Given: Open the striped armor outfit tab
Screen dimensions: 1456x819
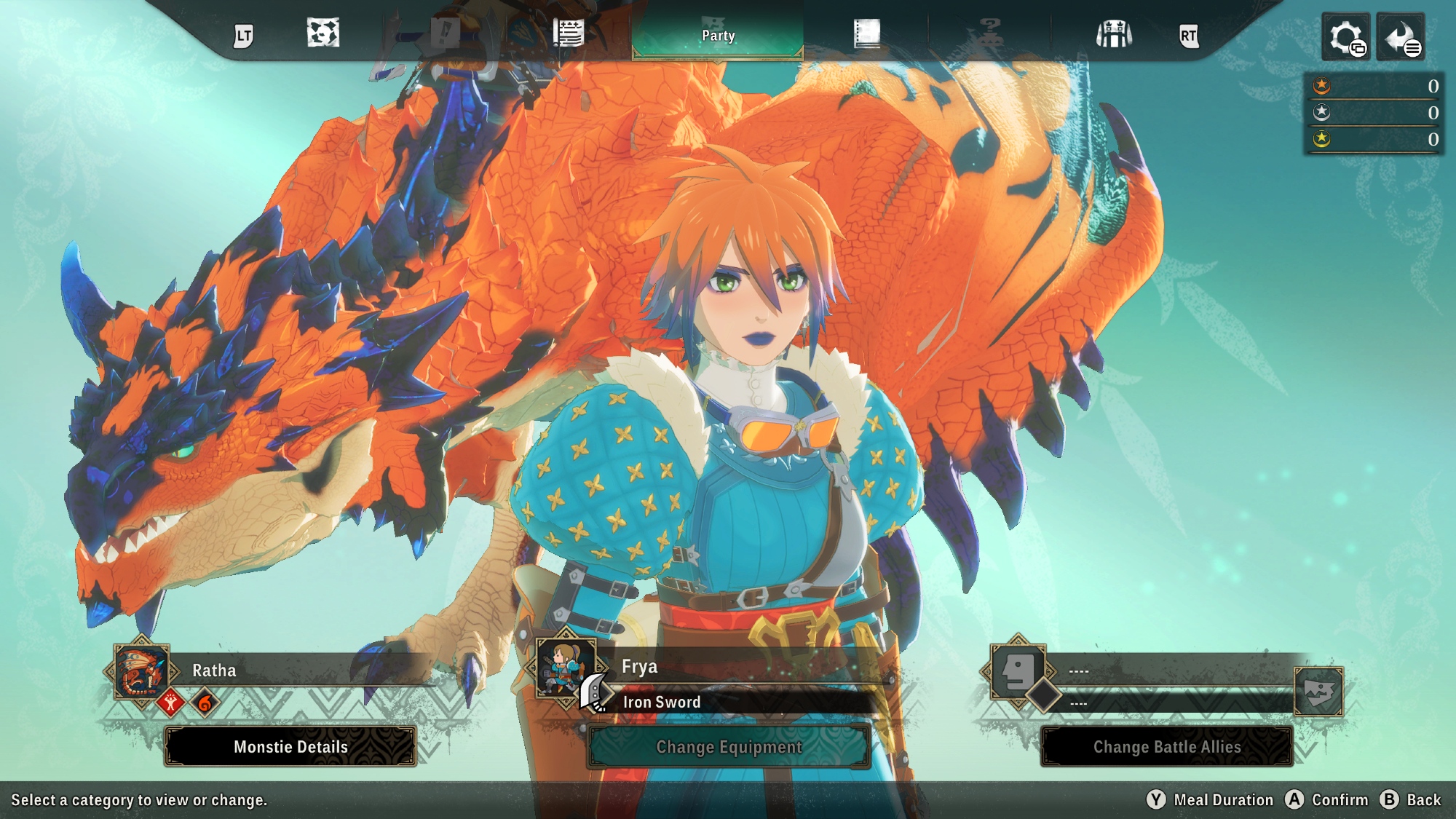Looking at the screenshot, I should pyautogui.click(x=1114, y=33).
